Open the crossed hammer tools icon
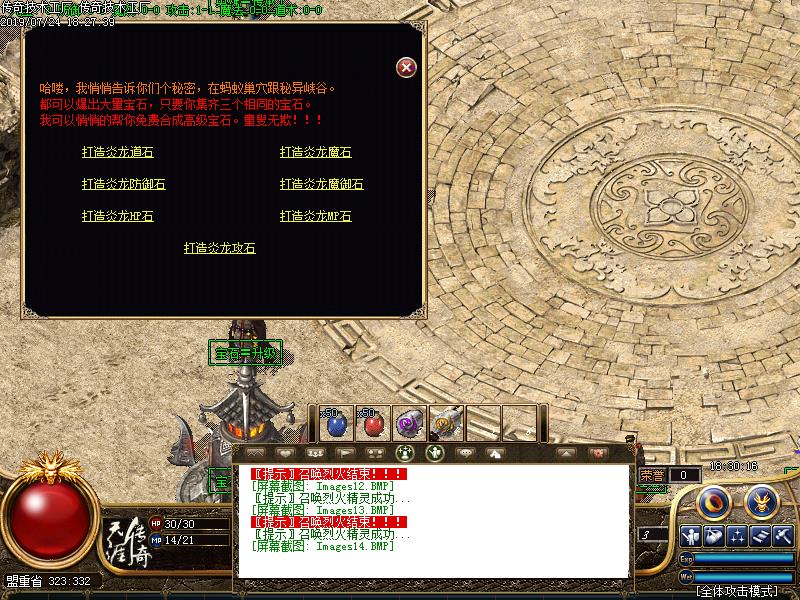Viewport: 800px width, 600px height. (x=784, y=536)
